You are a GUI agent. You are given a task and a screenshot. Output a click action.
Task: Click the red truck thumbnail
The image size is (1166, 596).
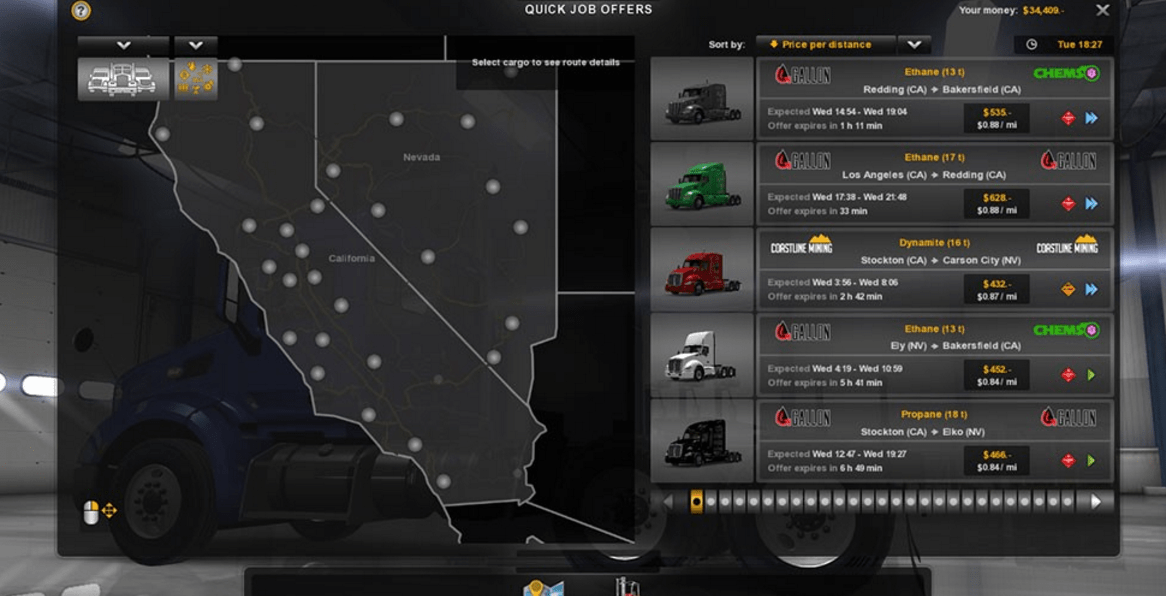click(702, 270)
